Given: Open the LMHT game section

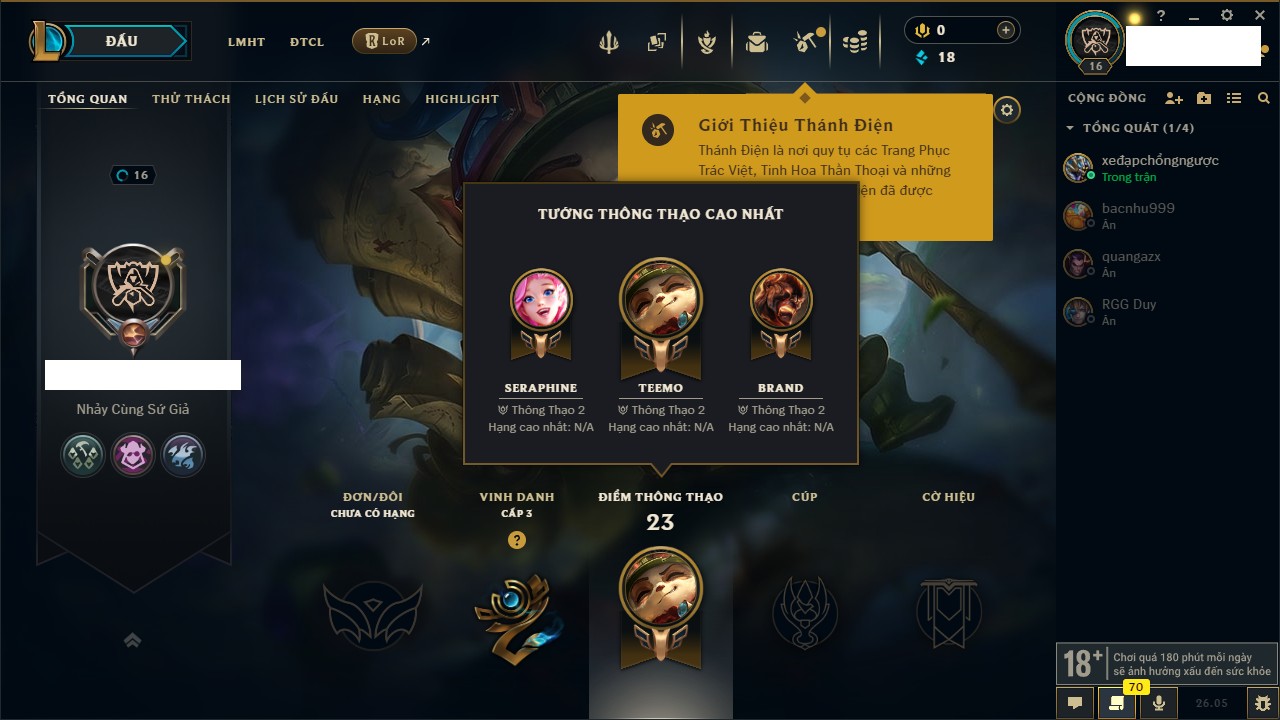Looking at the screenshot, I should (x=246, y=42).
